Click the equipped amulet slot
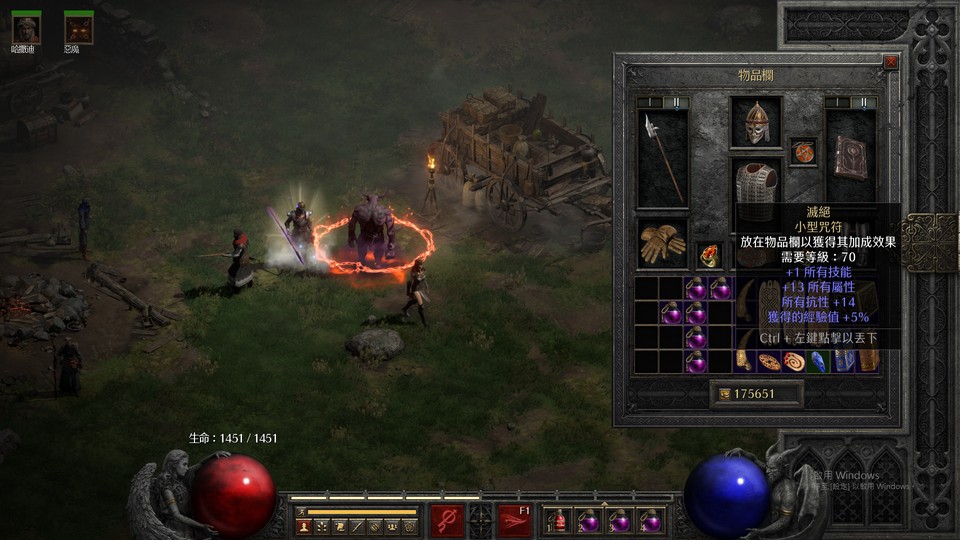This screenshot has height=540, width=960. tap(802, 152)
